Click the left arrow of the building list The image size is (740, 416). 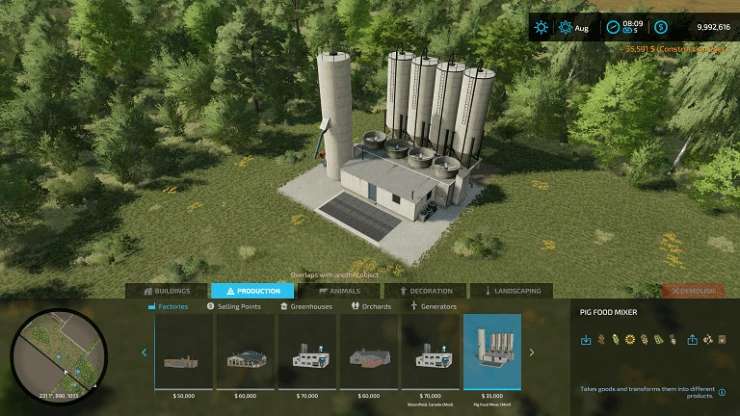144,352
